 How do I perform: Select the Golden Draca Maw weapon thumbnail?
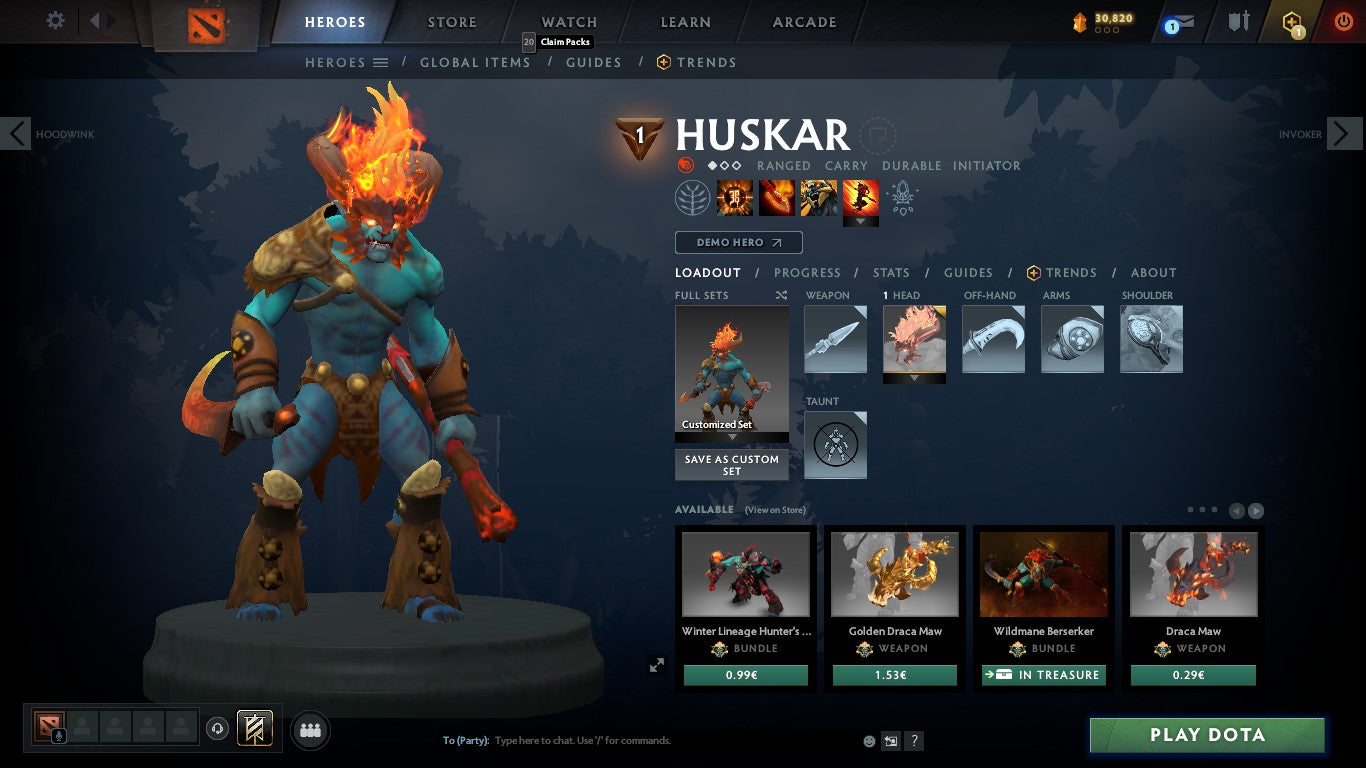tap(894, 573)
